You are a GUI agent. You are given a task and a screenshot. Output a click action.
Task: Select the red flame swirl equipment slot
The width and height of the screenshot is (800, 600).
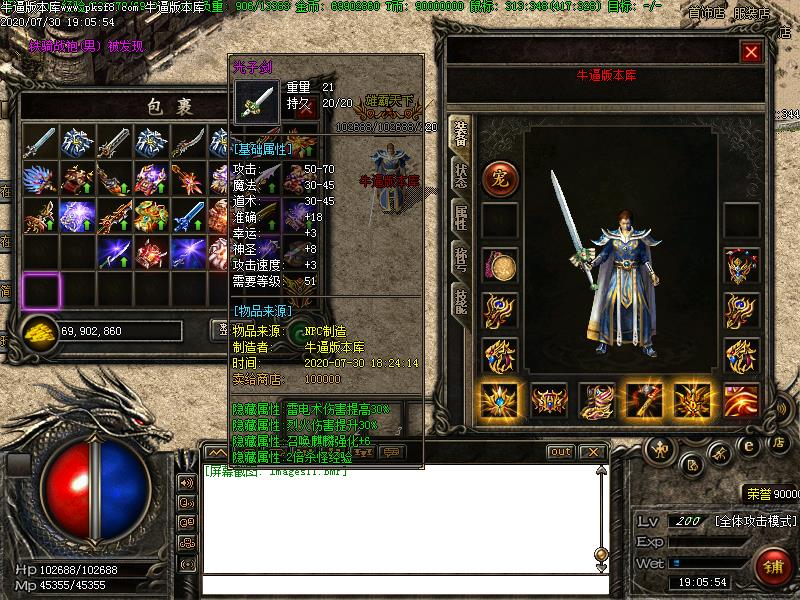tap(741, 400)
